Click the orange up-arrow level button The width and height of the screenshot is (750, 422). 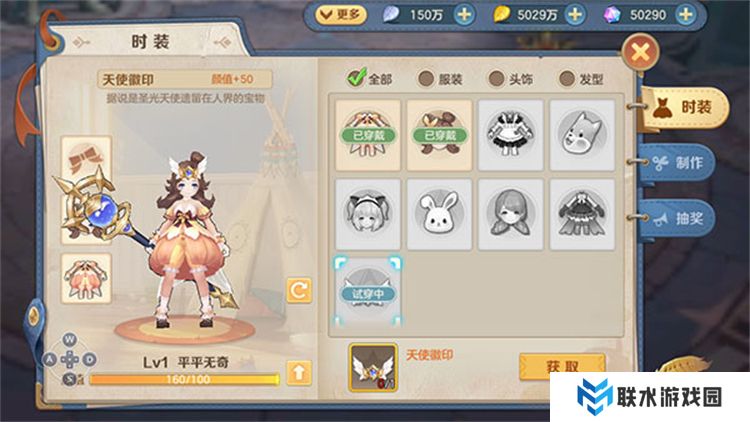pyautogui.click(x=298, y=373)
